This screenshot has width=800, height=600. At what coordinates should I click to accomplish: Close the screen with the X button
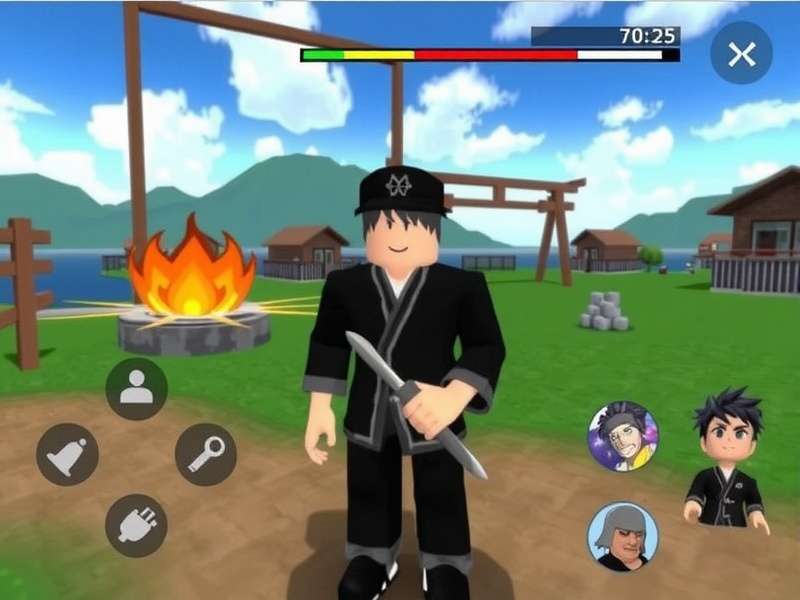[x=741, y=53]
